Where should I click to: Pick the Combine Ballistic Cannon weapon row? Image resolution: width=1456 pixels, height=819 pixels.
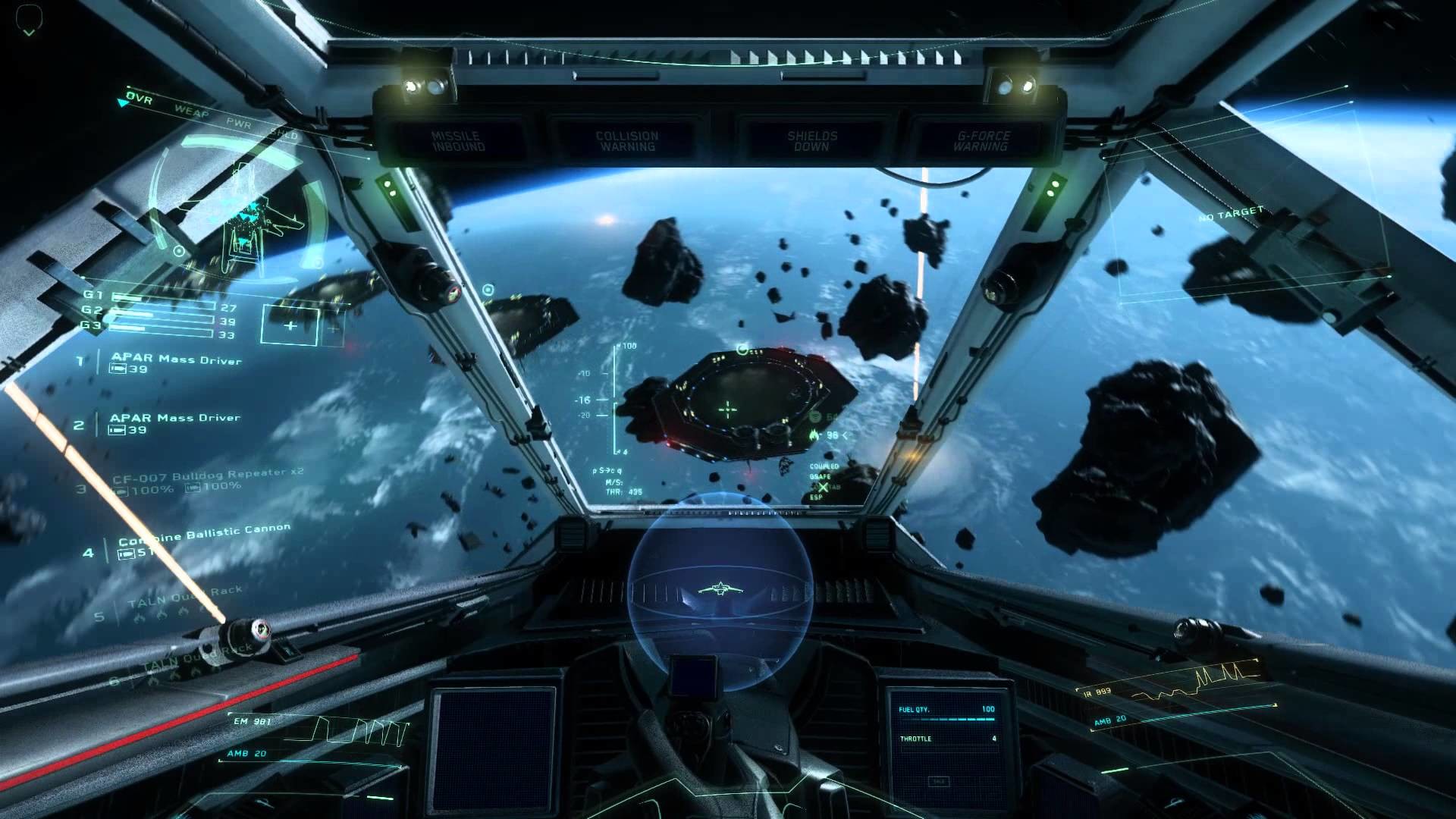pyautogui.click(x=204, y=534)
